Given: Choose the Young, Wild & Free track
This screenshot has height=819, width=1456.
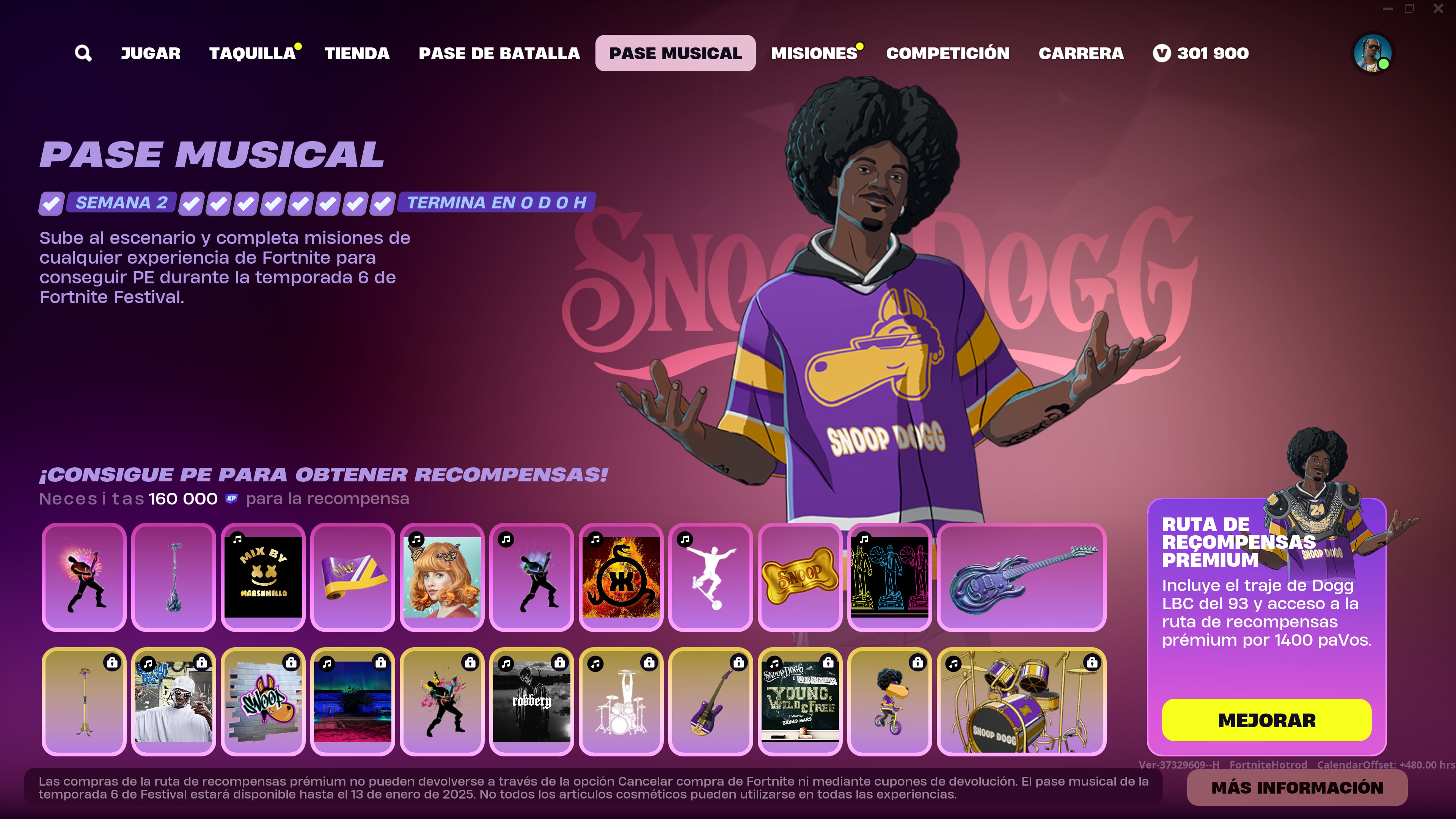Looking at the screenshot, I should pyautogui.click(x=800, y=701).
